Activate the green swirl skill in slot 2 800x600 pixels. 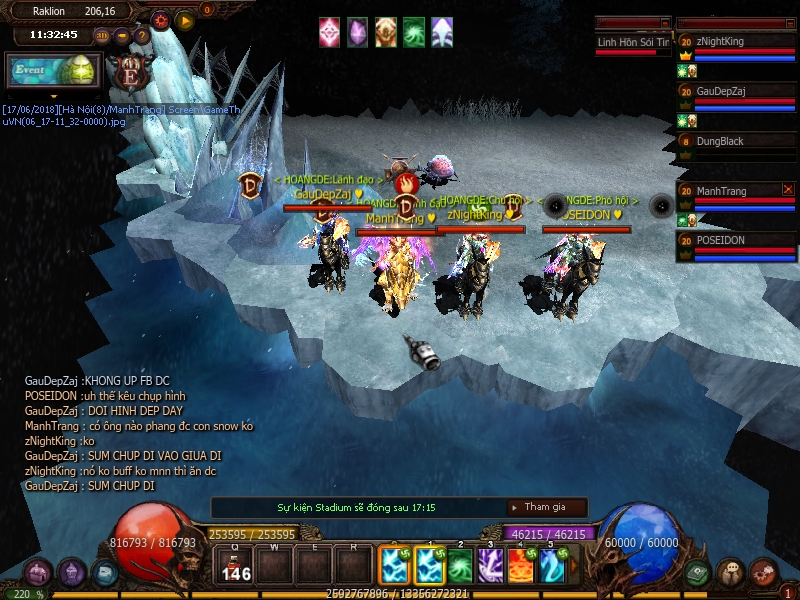point(460,566)
